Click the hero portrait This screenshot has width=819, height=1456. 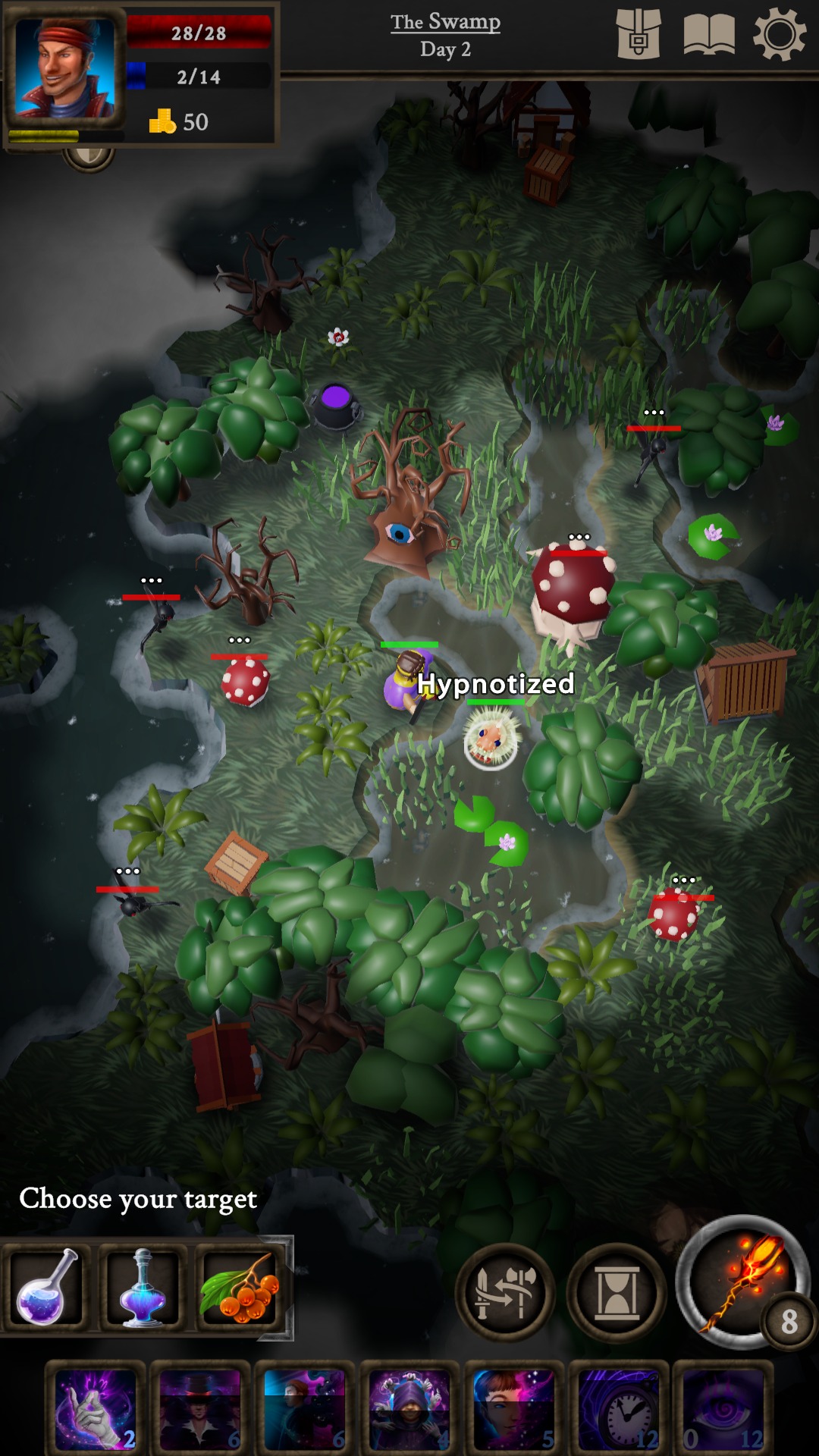coord(65,67)
